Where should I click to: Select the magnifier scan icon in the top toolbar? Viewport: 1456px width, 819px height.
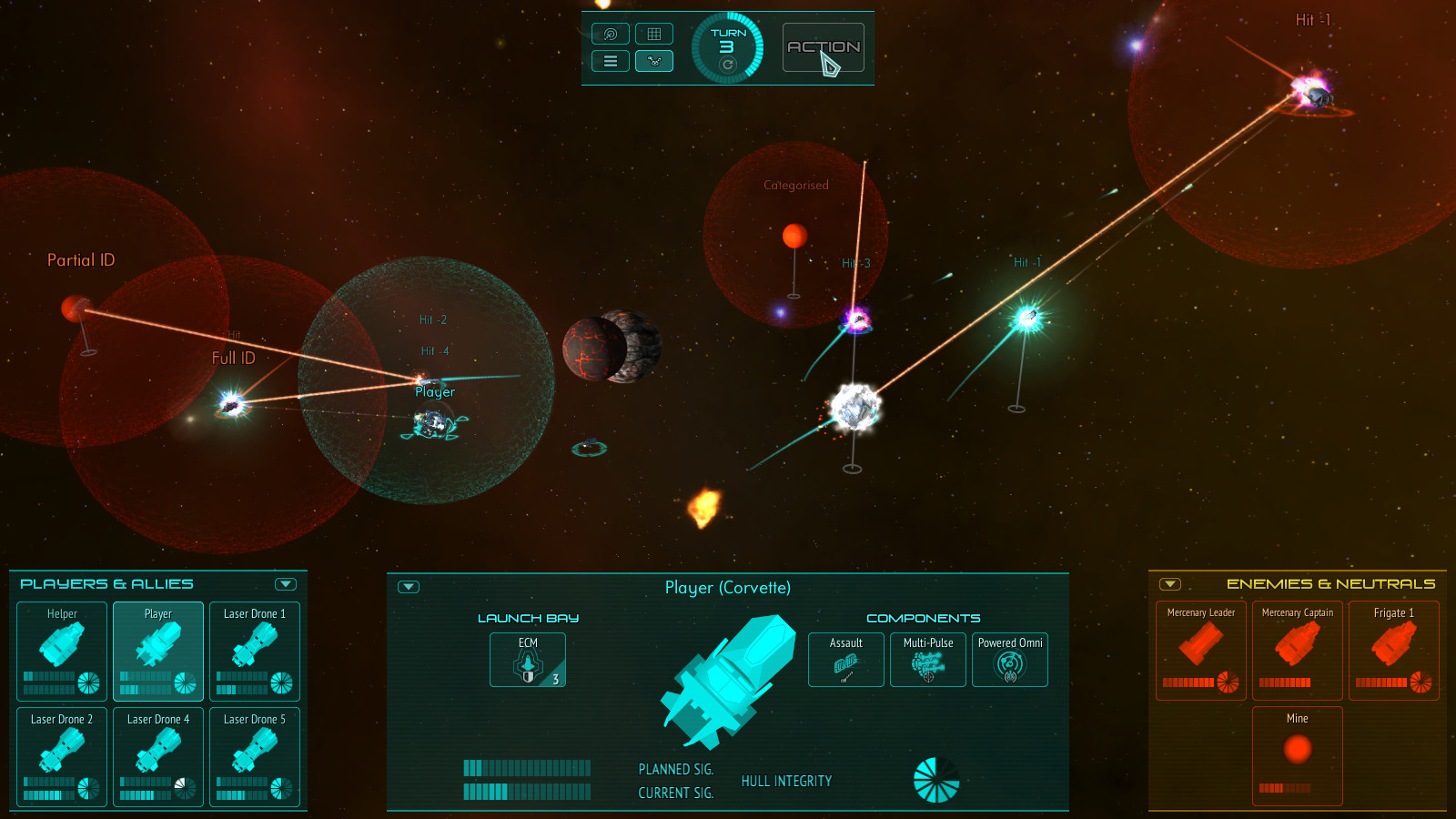610,34
